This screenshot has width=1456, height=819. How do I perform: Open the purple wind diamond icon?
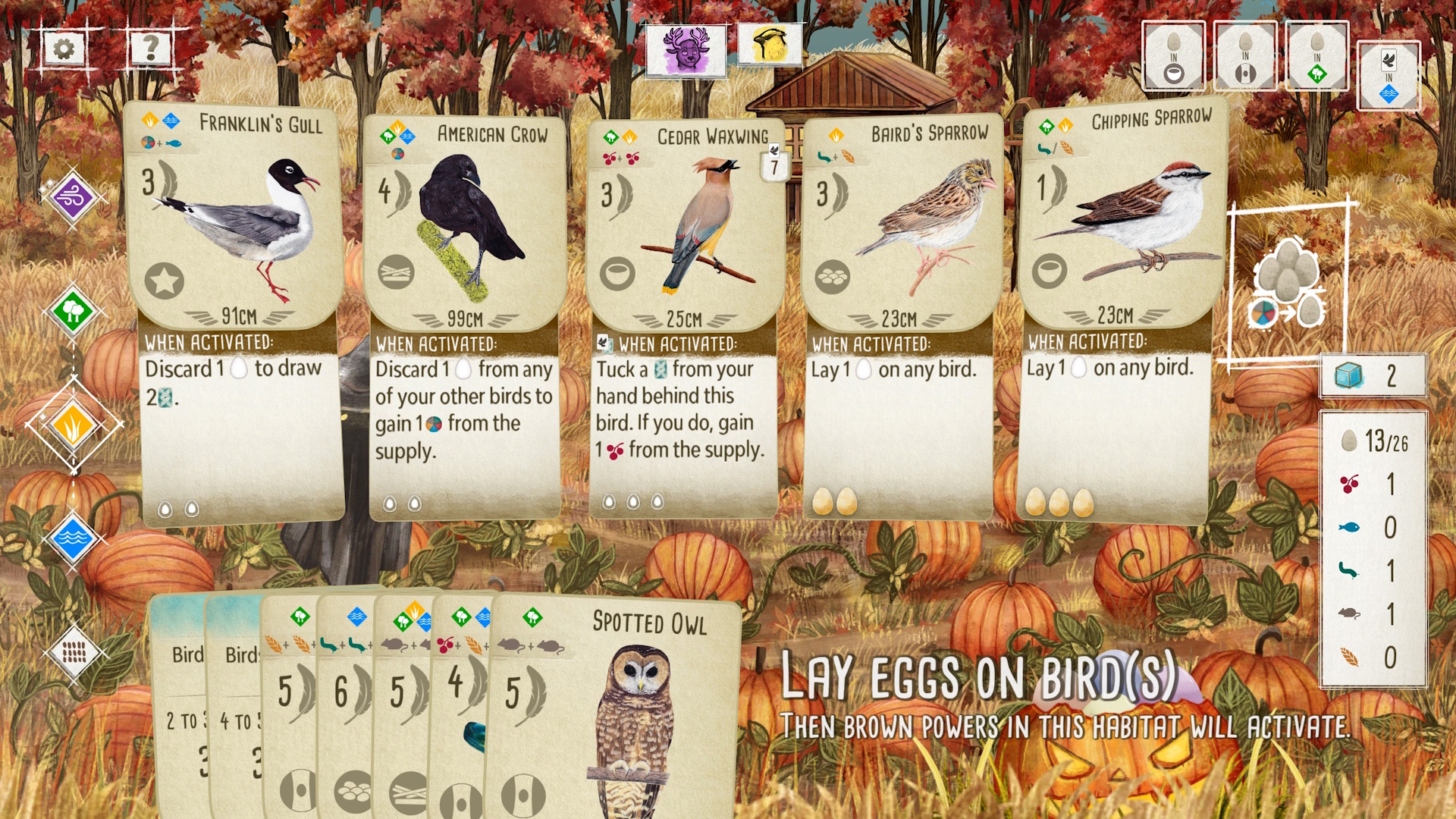(73, 198)
